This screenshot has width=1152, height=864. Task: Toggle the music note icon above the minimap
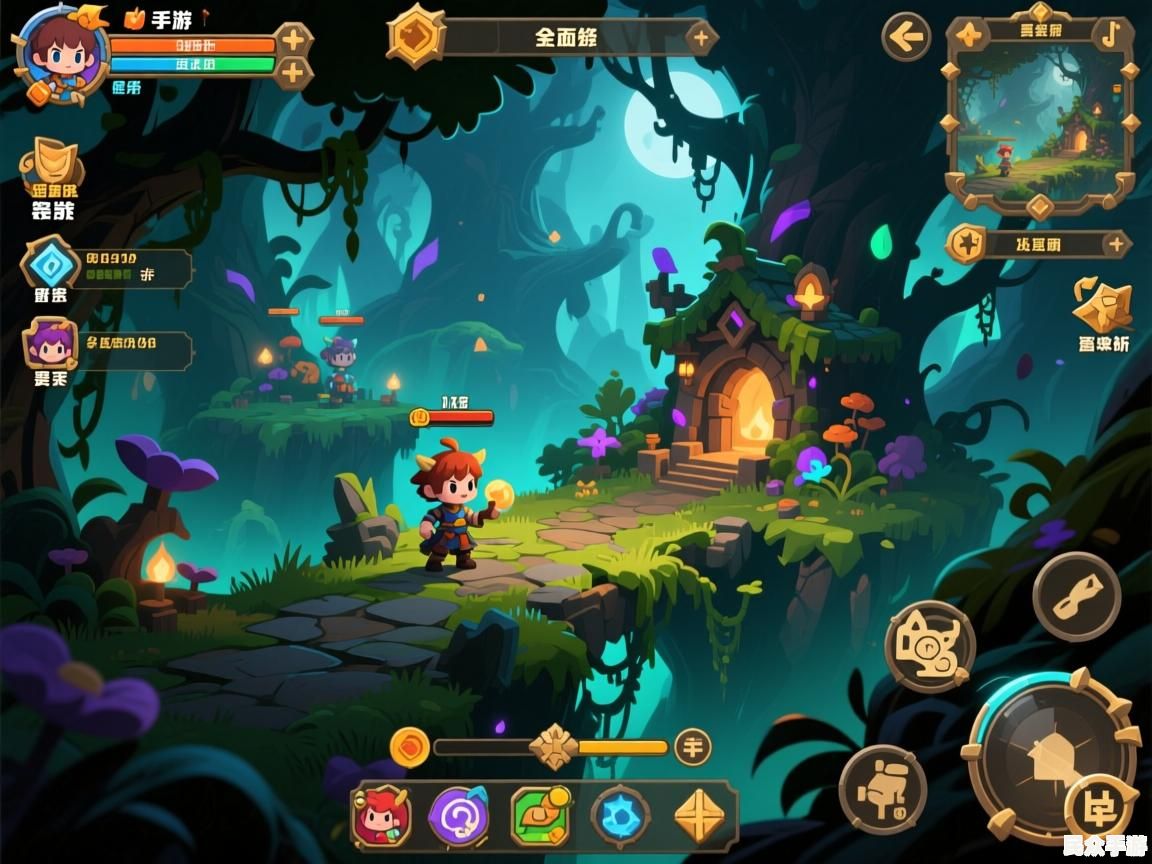click(x=1108, y=34)
